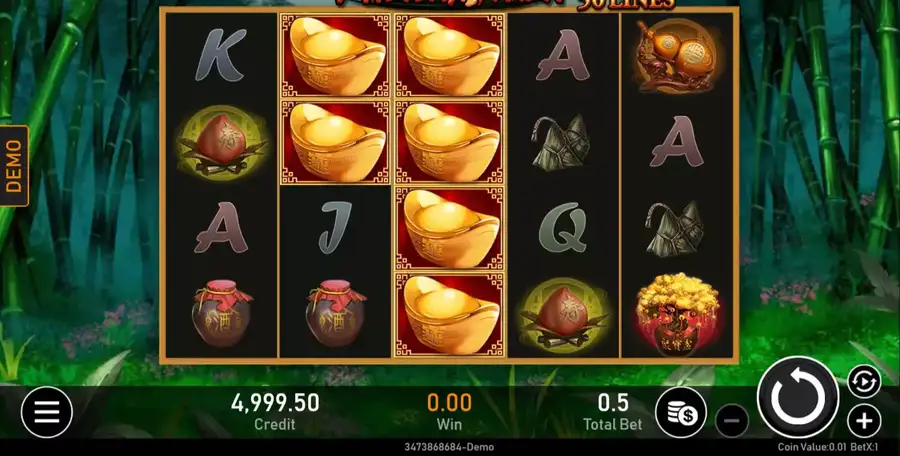Screen dimensions: 900x456
Task: Click the DEMO side tab
Action: pyautogui.click(x=14, y=165)
